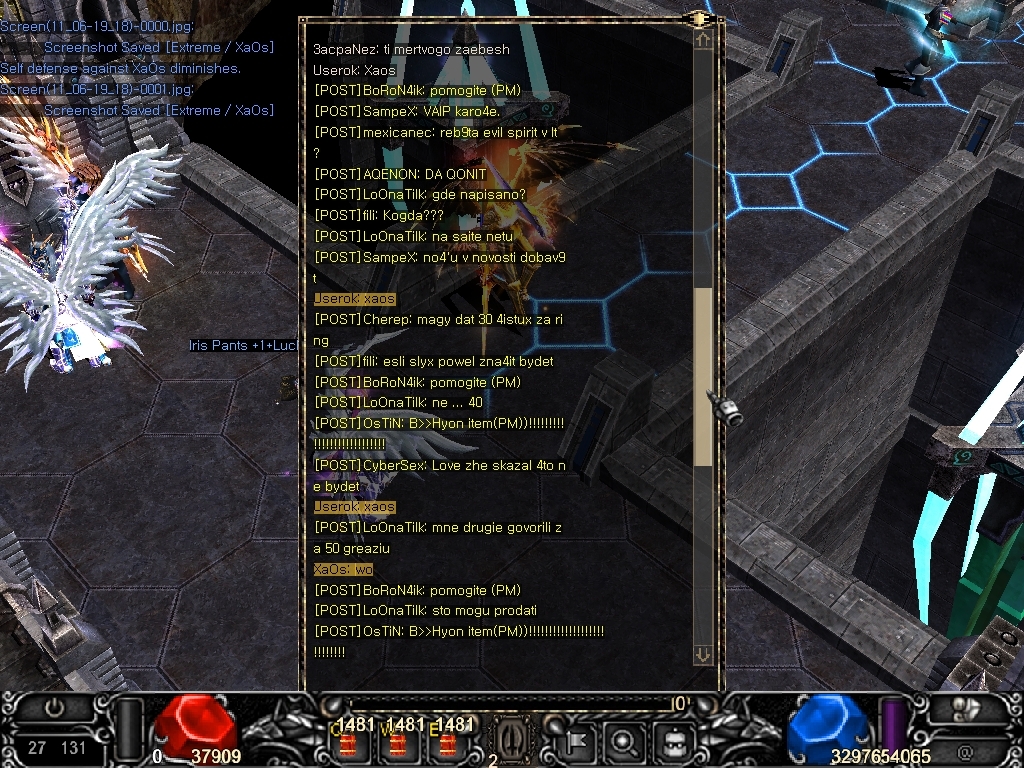The height and width of the screenshot is (768, 1024).
Task: Click Cherep's post in the chat log
Action: [438, 319]
